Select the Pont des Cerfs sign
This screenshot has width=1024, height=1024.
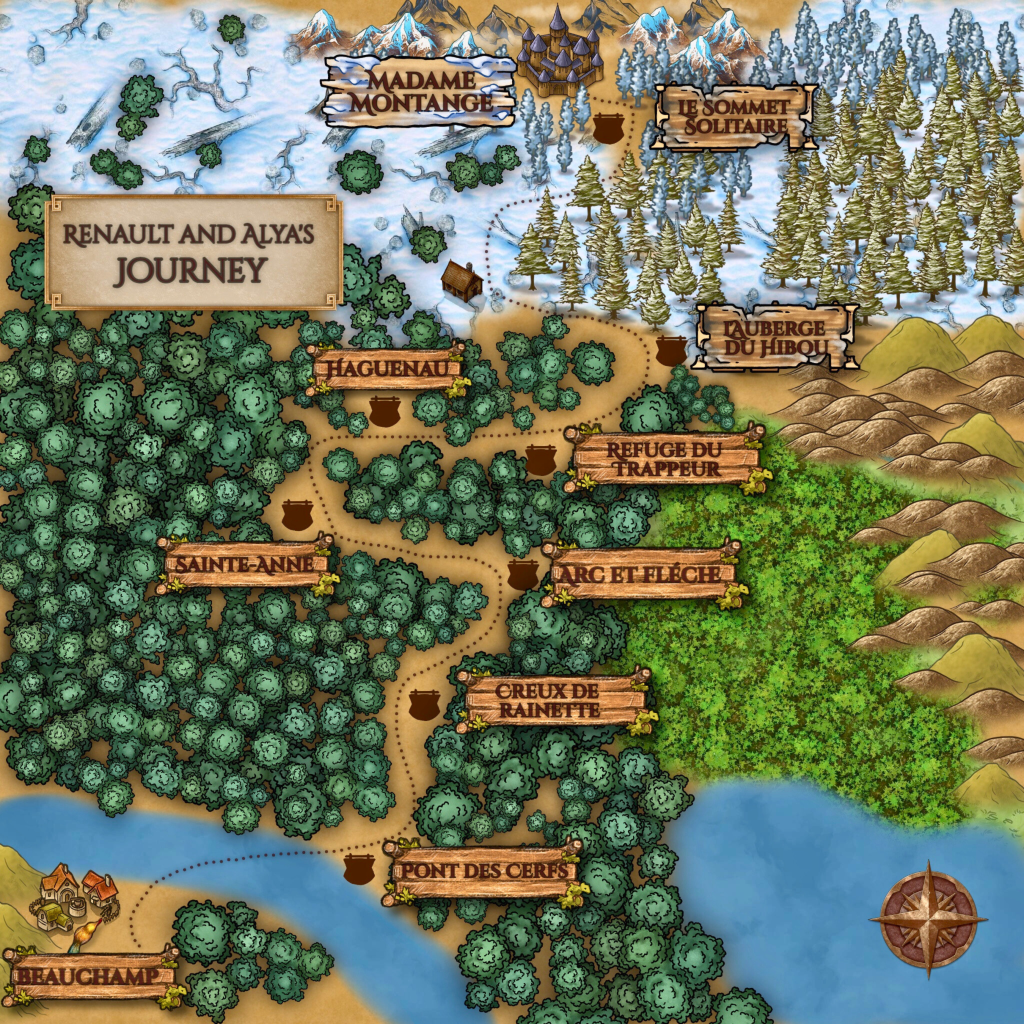click(484, 871)
